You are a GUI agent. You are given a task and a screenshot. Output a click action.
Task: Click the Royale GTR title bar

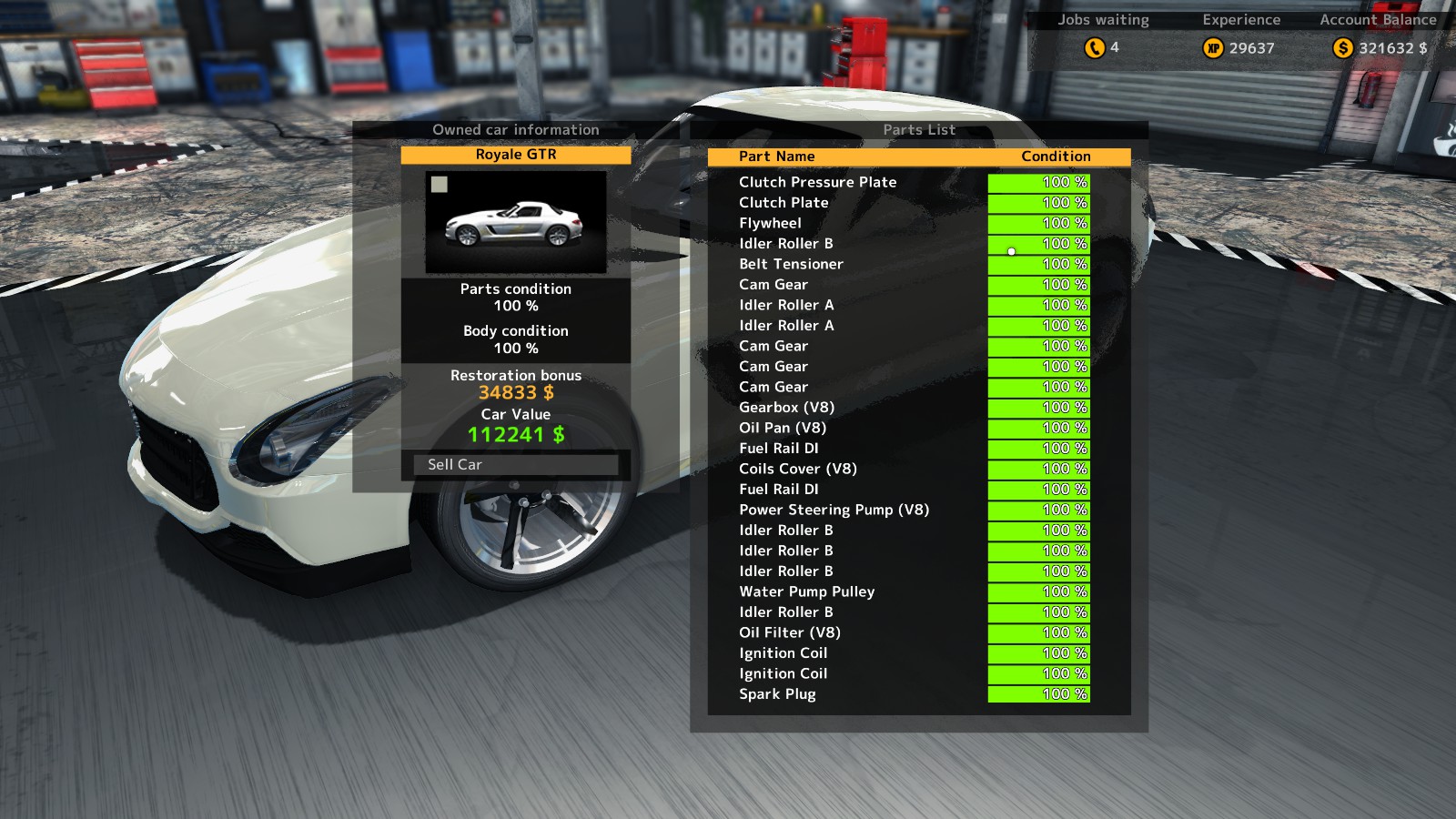[x=515, y=155]
